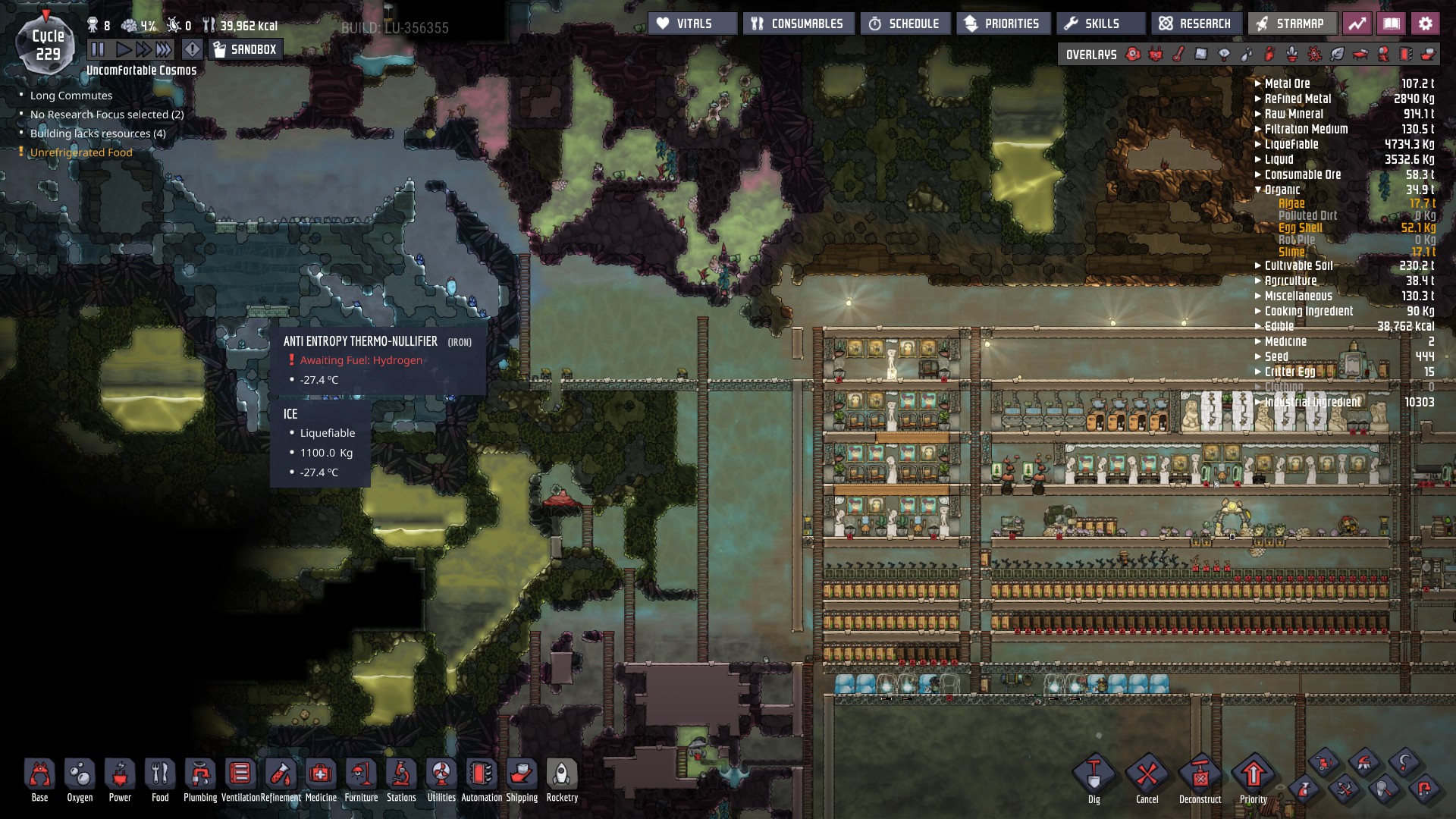Click the Unrefrigerated Food warning
This screenshot has height=819, width=1456.
(x=80, y=152)
